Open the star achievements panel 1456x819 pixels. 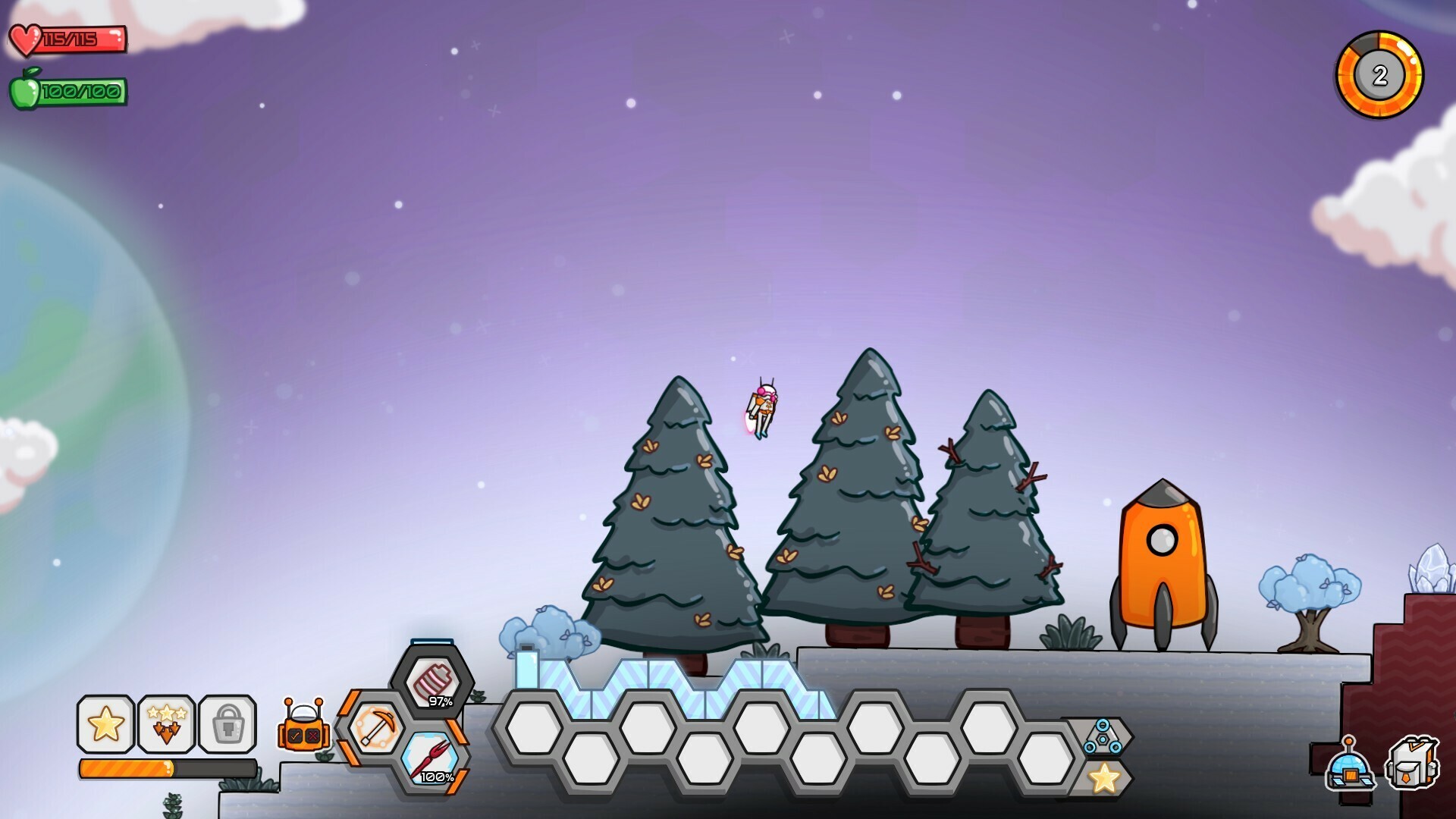click(x=106, y=726)
